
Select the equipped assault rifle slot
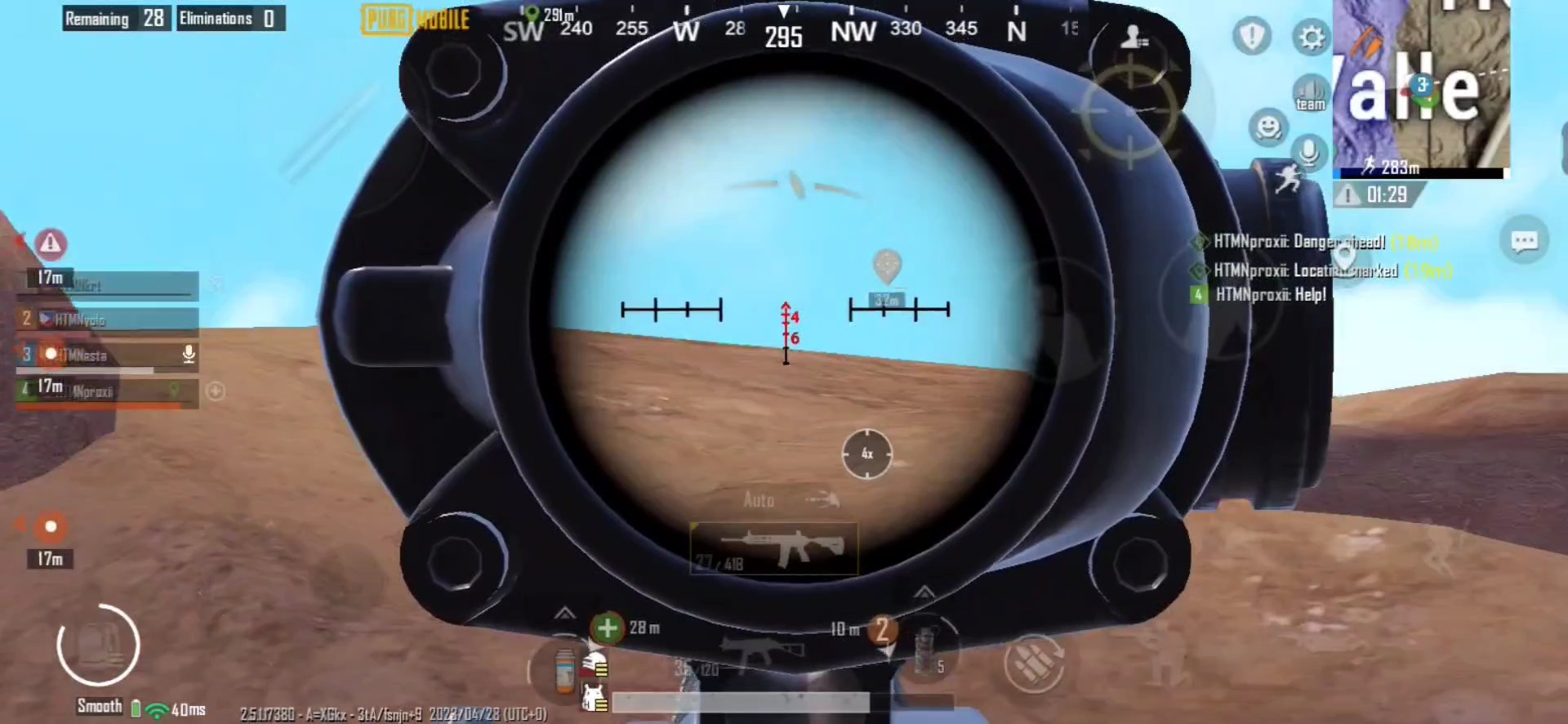[x=773, y=548]
